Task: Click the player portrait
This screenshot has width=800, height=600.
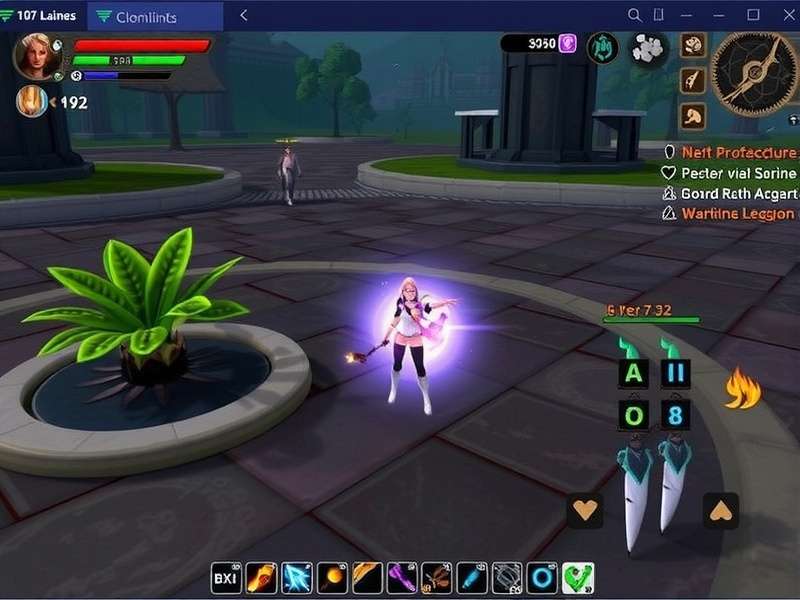Action: pyautogui.click(x=37, y=54)
